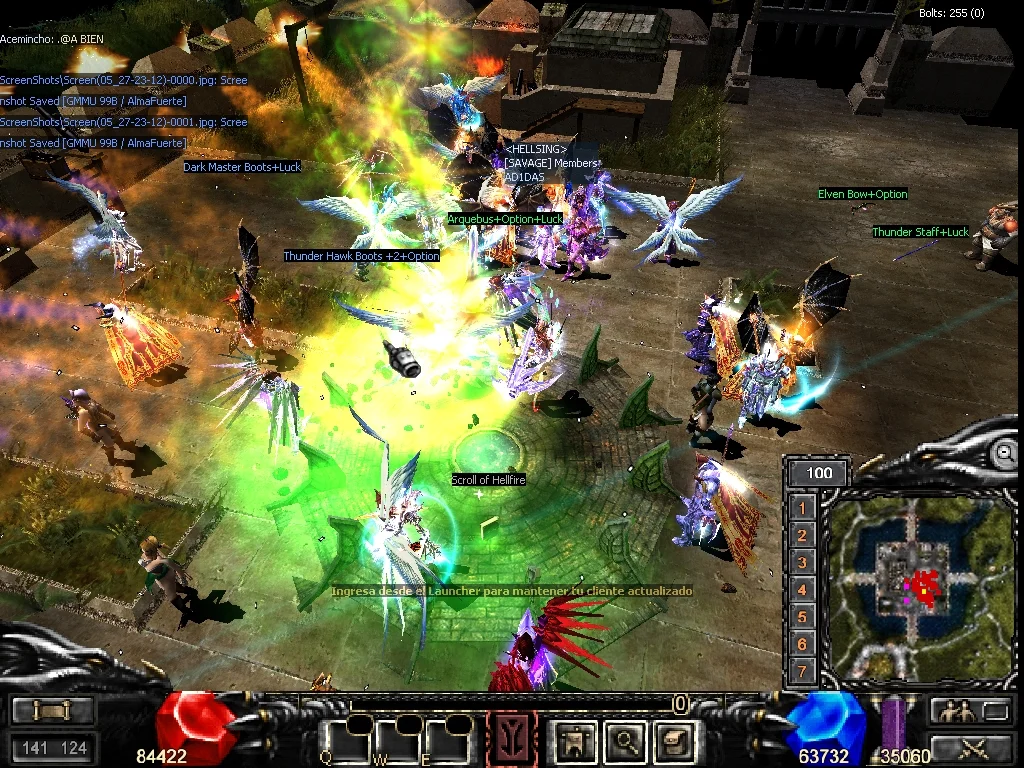Click number button 7 beside the minimap

point(802,671)
